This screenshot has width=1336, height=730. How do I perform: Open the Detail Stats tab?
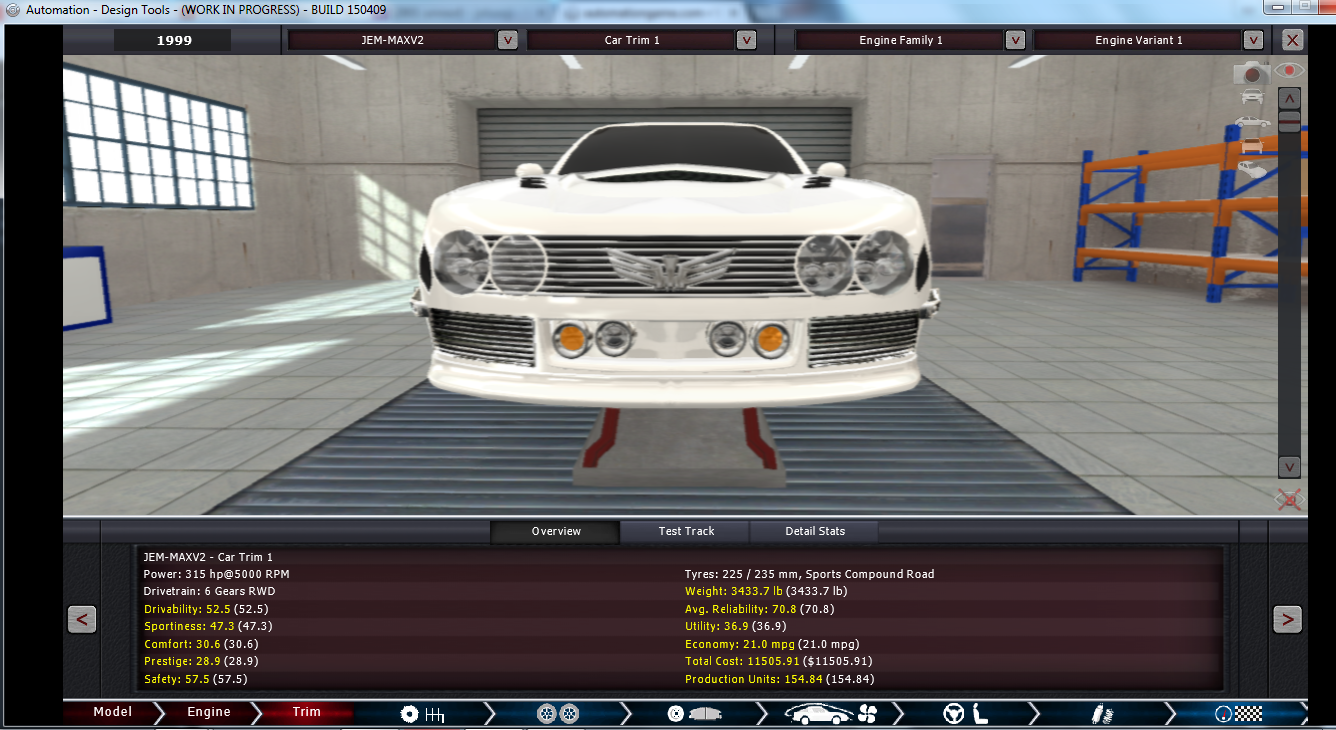815,531
